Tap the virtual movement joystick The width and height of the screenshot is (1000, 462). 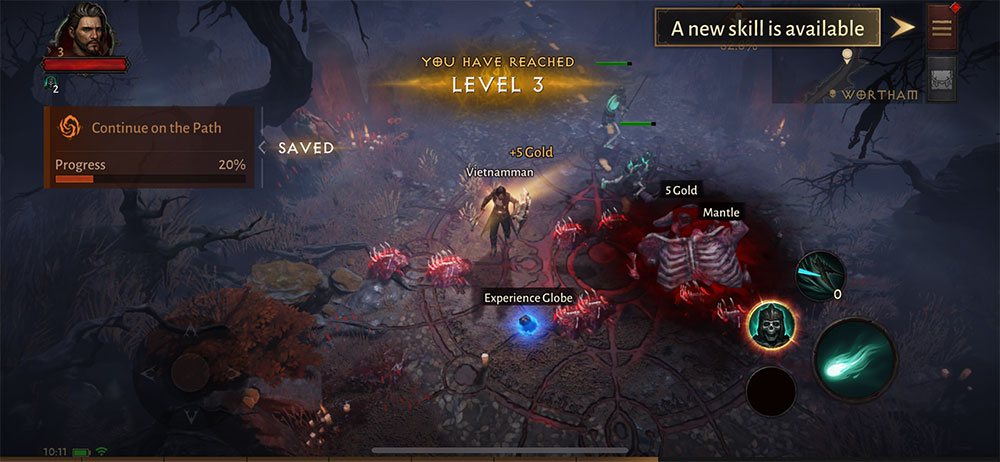[189, 372]
